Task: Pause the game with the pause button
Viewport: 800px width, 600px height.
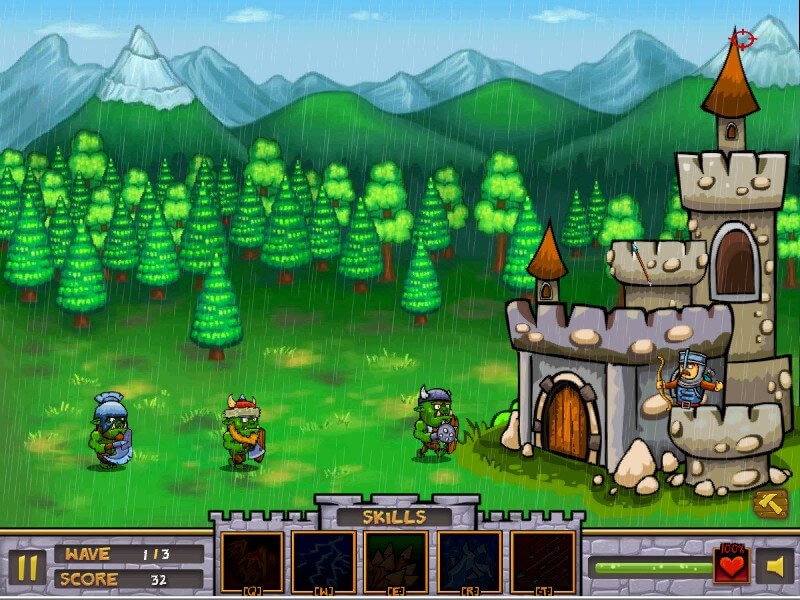Action: pyautogui.click(x=28, y=567)
